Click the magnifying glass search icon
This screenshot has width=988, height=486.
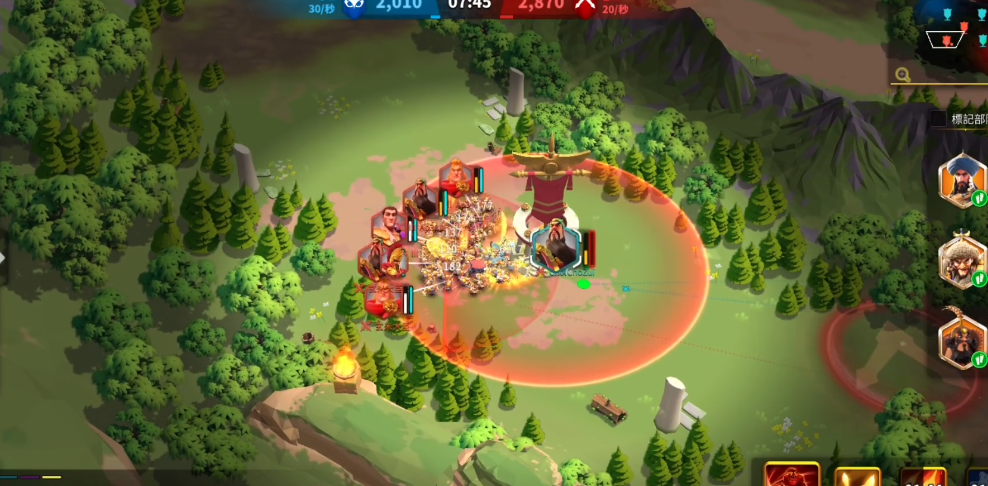pos(903,75)
